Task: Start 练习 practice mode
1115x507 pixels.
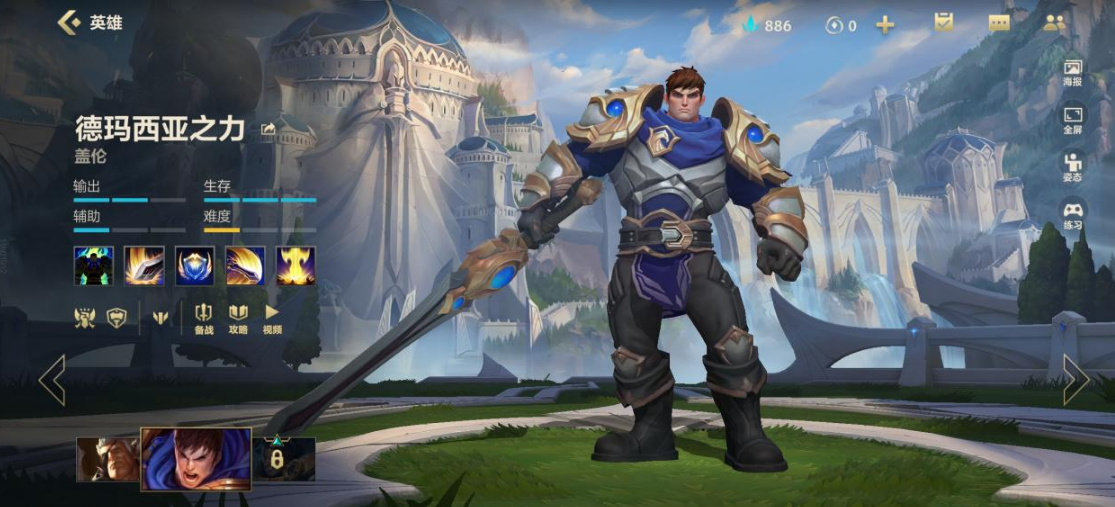Action: tap(1072, 215)
